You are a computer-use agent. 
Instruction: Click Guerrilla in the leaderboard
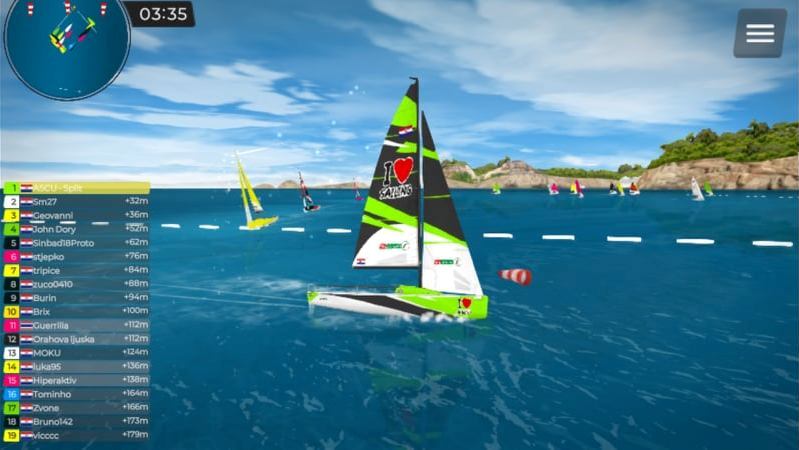(x=76, y=325)
